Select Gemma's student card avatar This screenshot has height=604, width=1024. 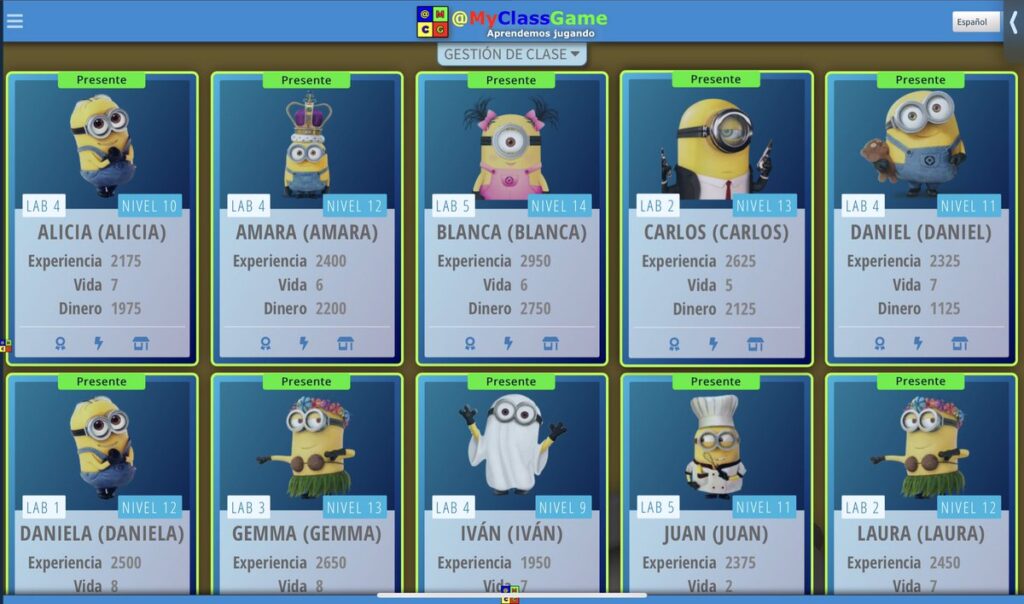[306, 447]
